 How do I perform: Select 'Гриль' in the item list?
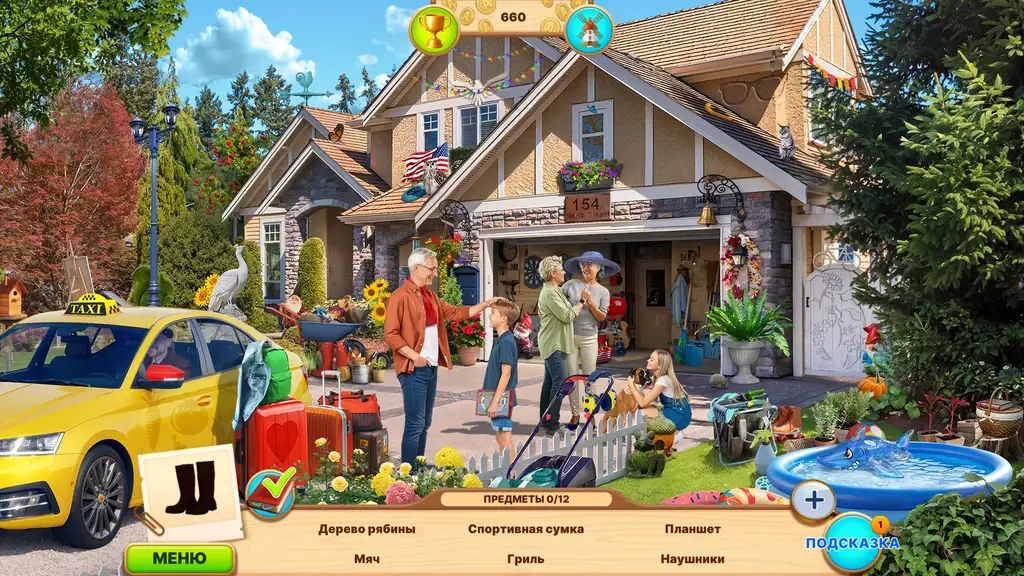point(526,559)
